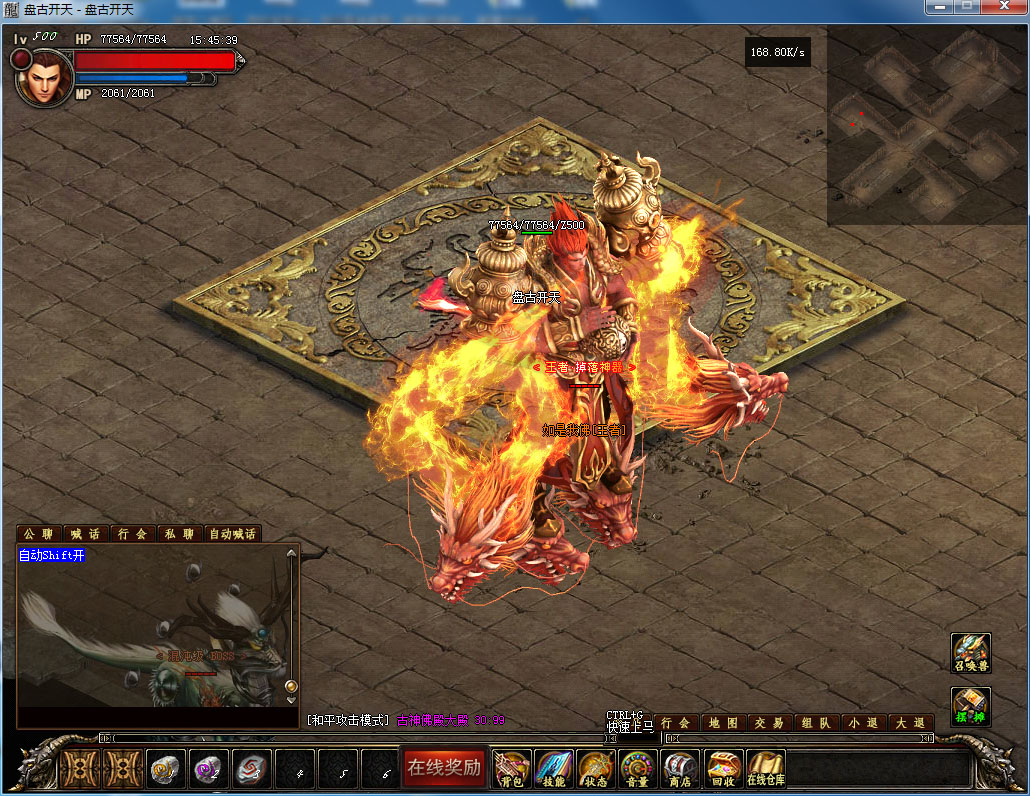Open the 音量 volume settings
The width and height of the screenshot is (1030, 796).
[x=638, y=769]
